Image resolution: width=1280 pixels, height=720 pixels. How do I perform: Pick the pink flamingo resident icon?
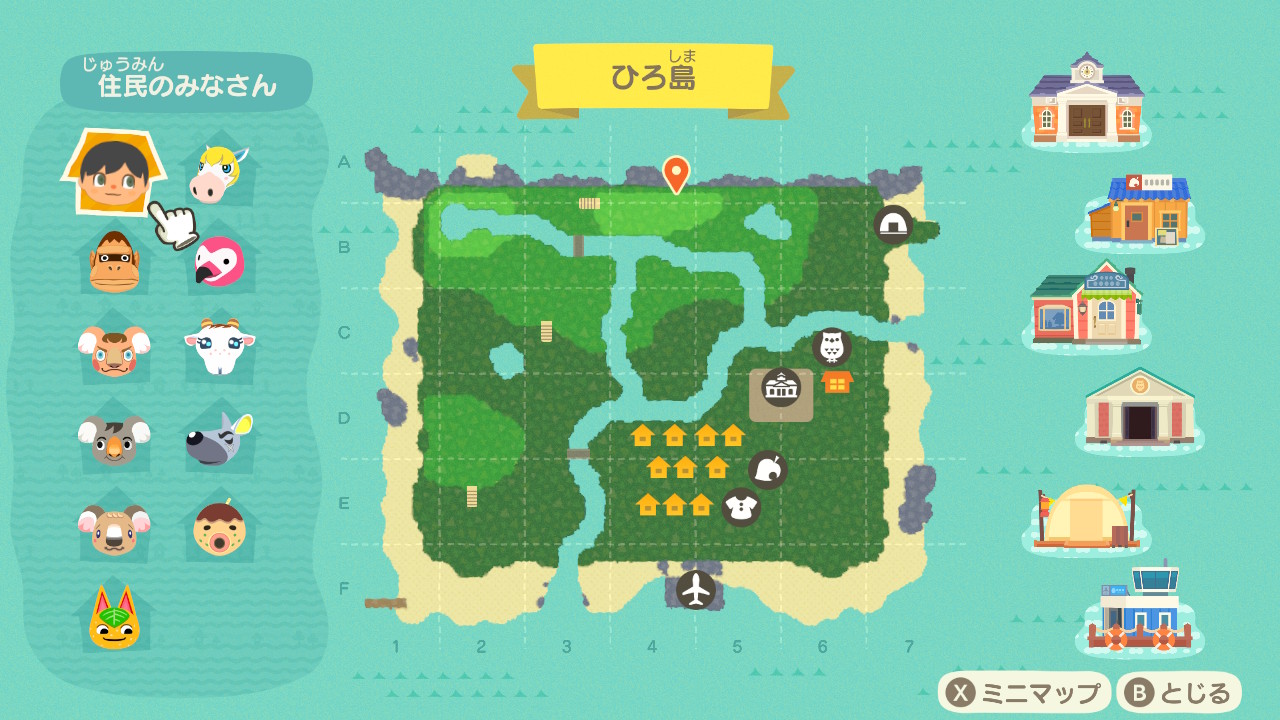tap(218, 261)
